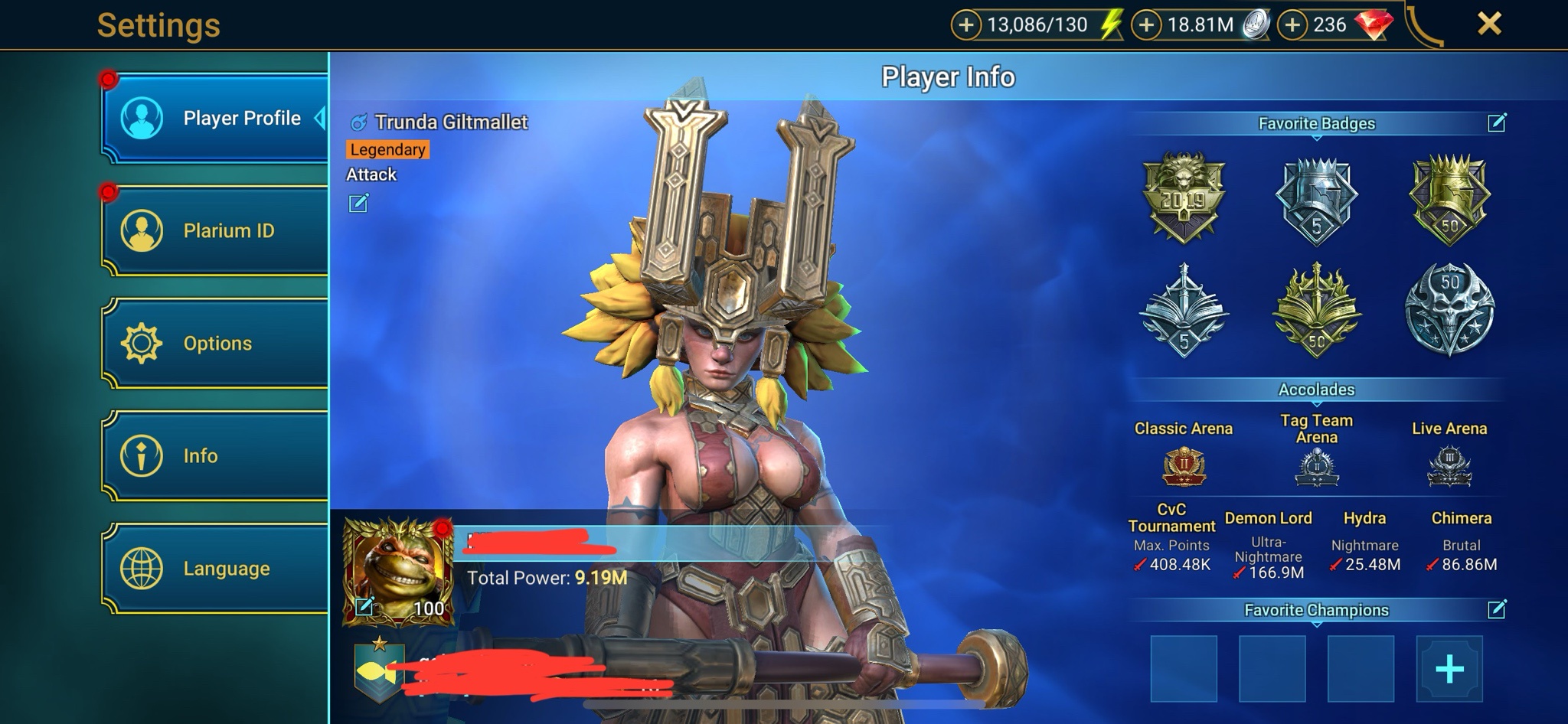Image resolution: width=1568 pixels, height=724 pixels.
Task: Open the Options settings
Action: click(216, 343)
